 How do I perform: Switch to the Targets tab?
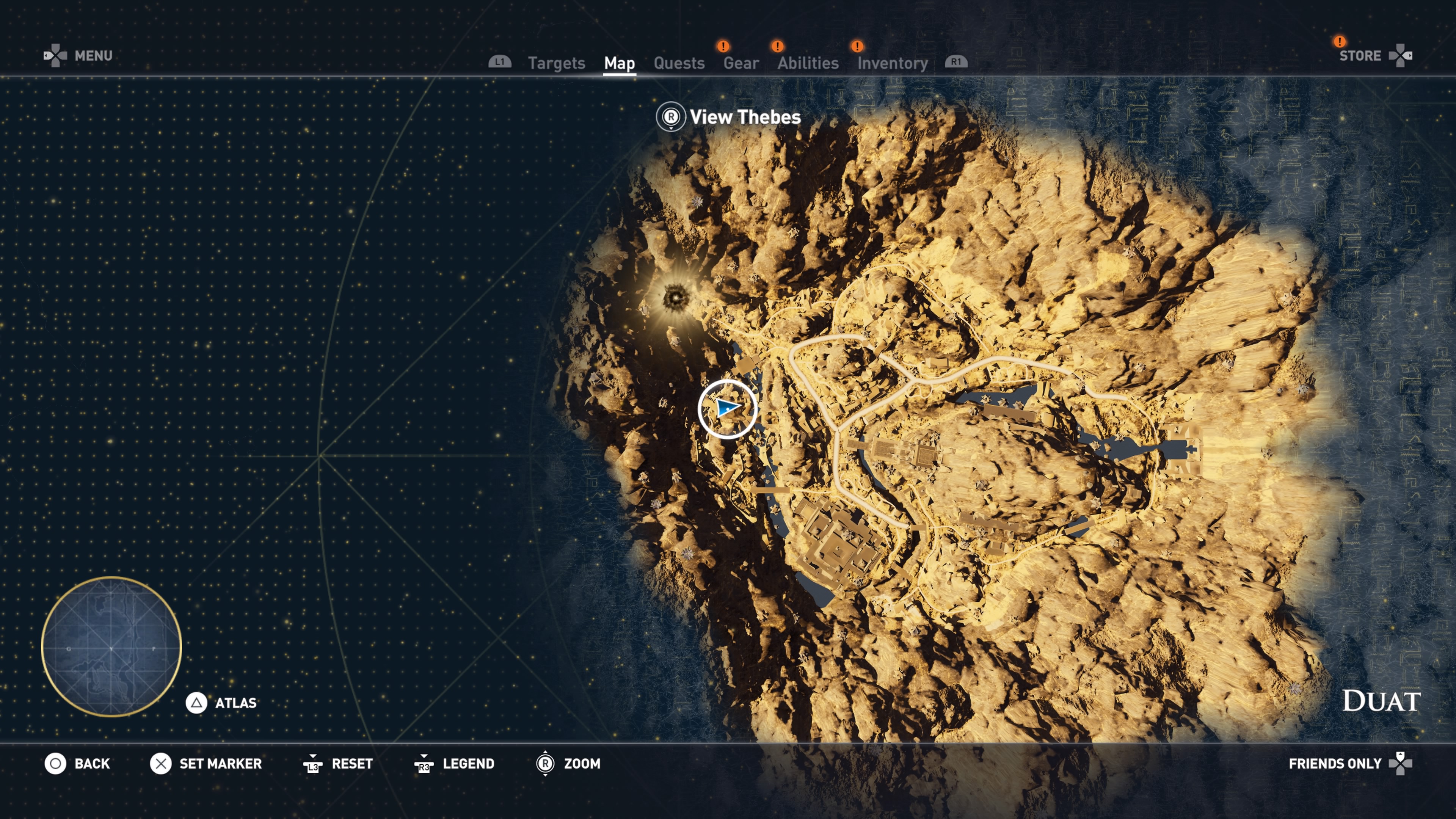point(556,63)
